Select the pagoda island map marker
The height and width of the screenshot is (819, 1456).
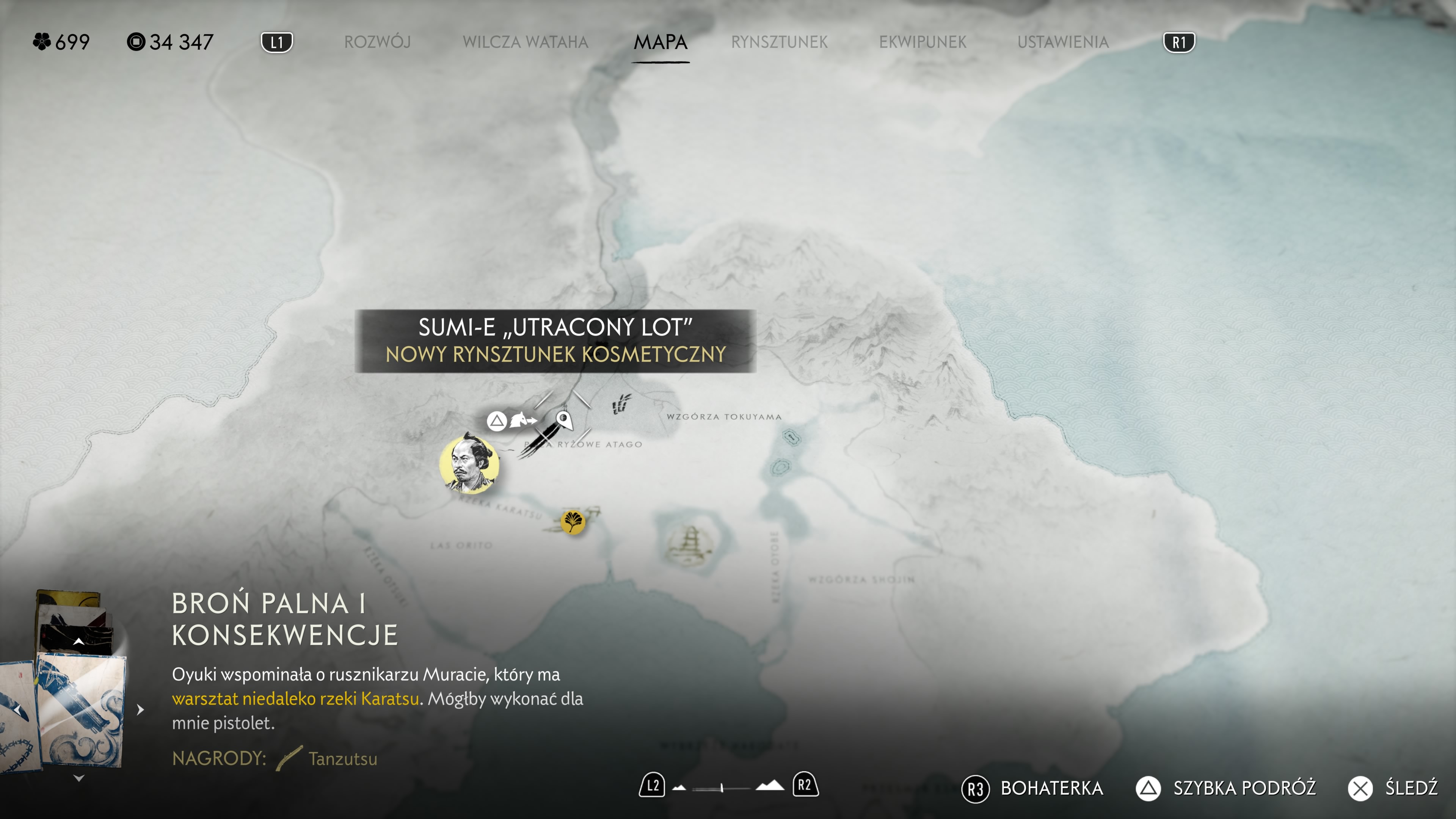689,543
